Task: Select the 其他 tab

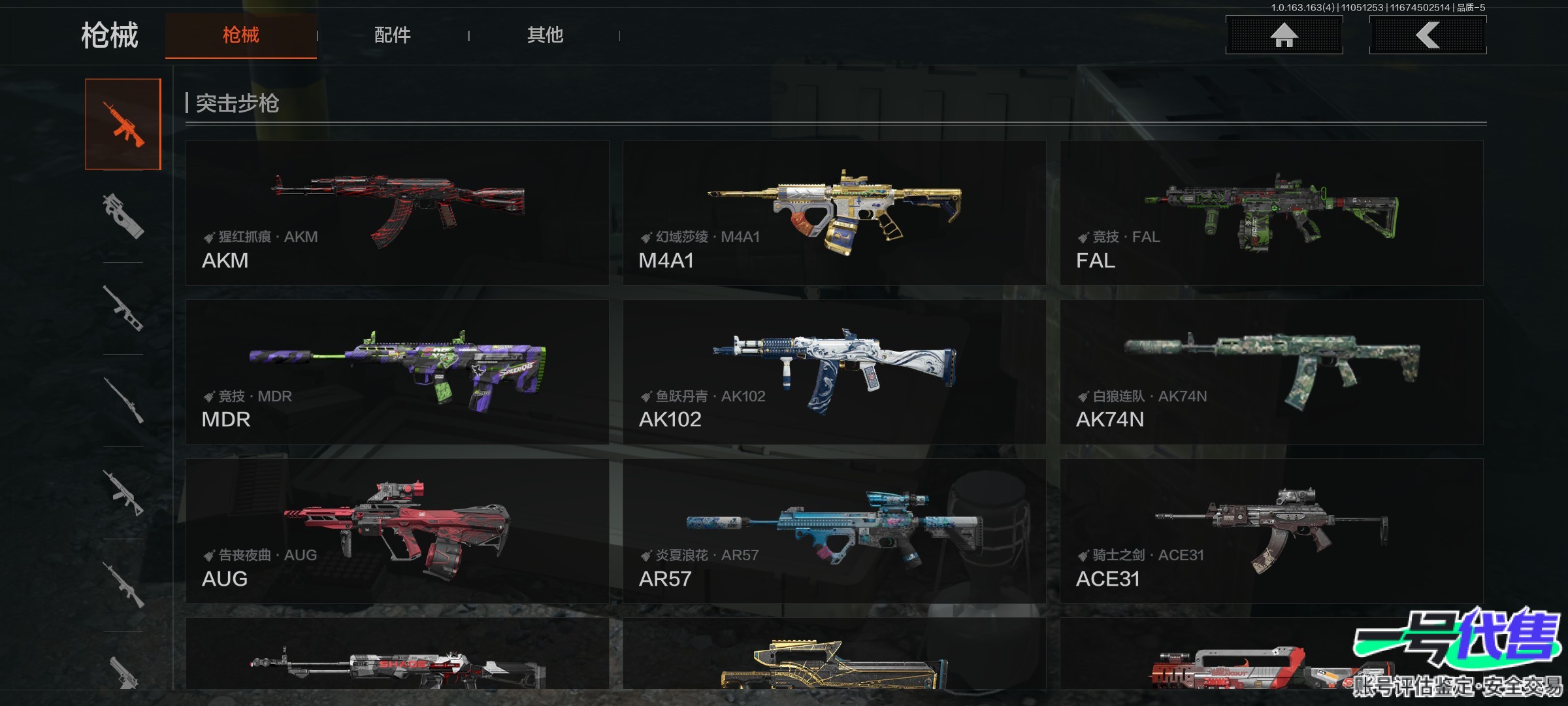Action: [545, 35]
